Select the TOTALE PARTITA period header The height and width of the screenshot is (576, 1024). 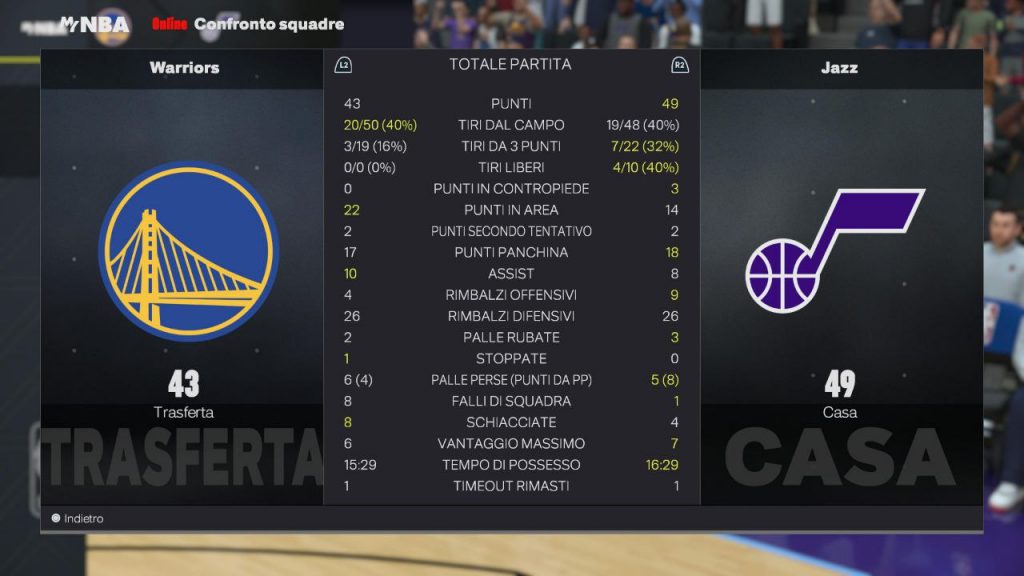(x=510, y=65)
